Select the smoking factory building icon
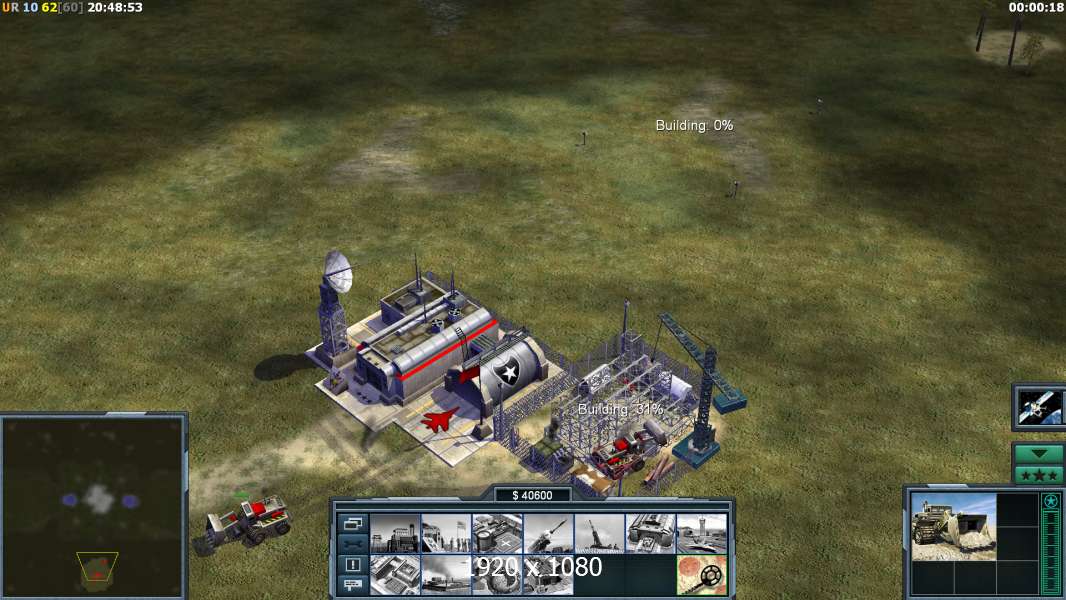The height and width of the screenshot is (600, 1066). coord(446,574)
